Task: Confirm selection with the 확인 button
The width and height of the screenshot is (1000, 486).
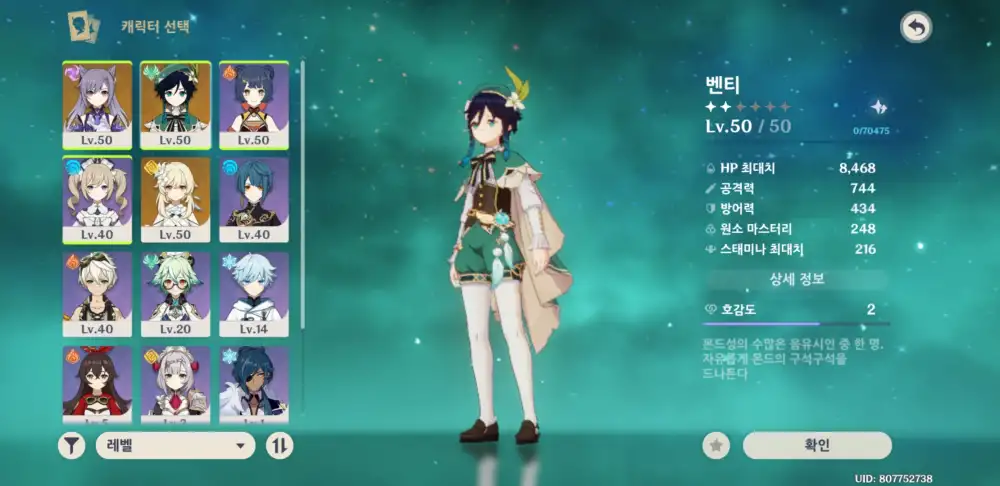Action: [x=816, y=446]
